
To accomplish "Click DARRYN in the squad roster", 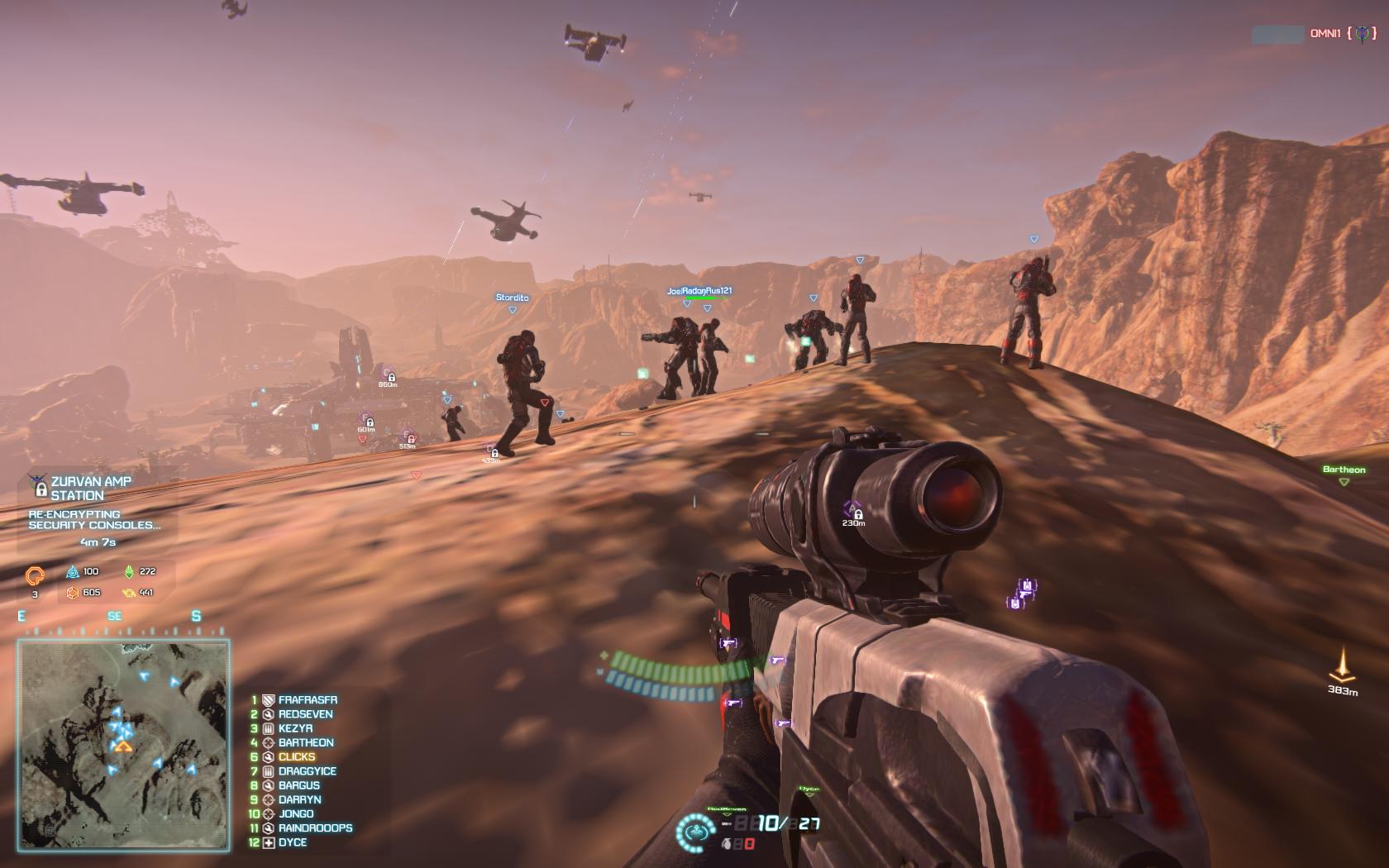I will 299,799.
